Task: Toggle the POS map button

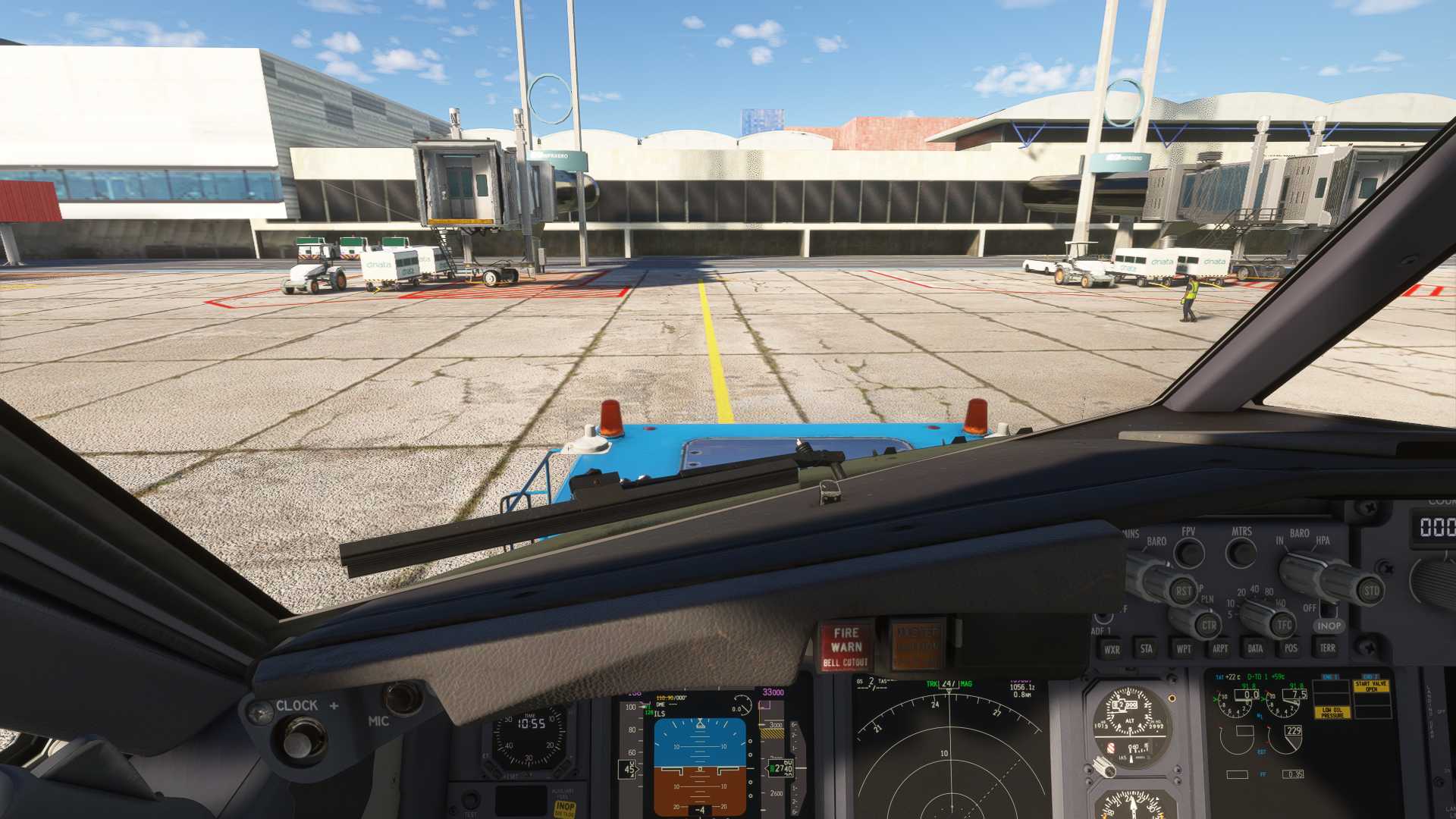Action: tap(1291, 648)
